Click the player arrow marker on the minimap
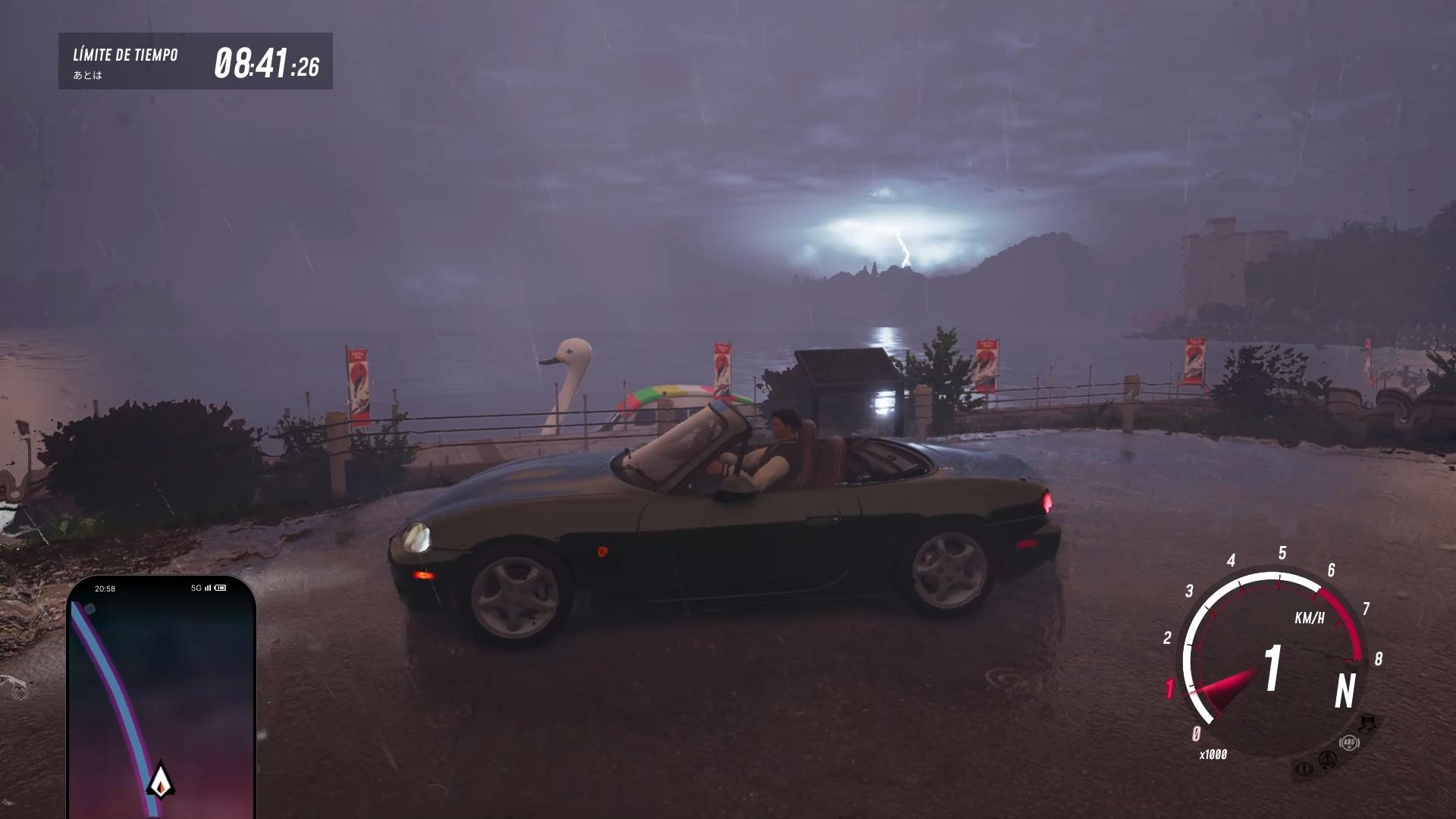 pos(160,780)
